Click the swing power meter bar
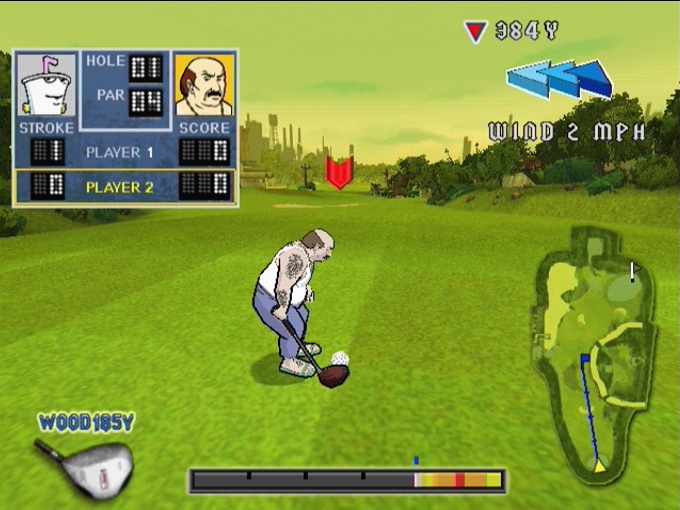Screen dimensions: 680x510 pos(346,481)
